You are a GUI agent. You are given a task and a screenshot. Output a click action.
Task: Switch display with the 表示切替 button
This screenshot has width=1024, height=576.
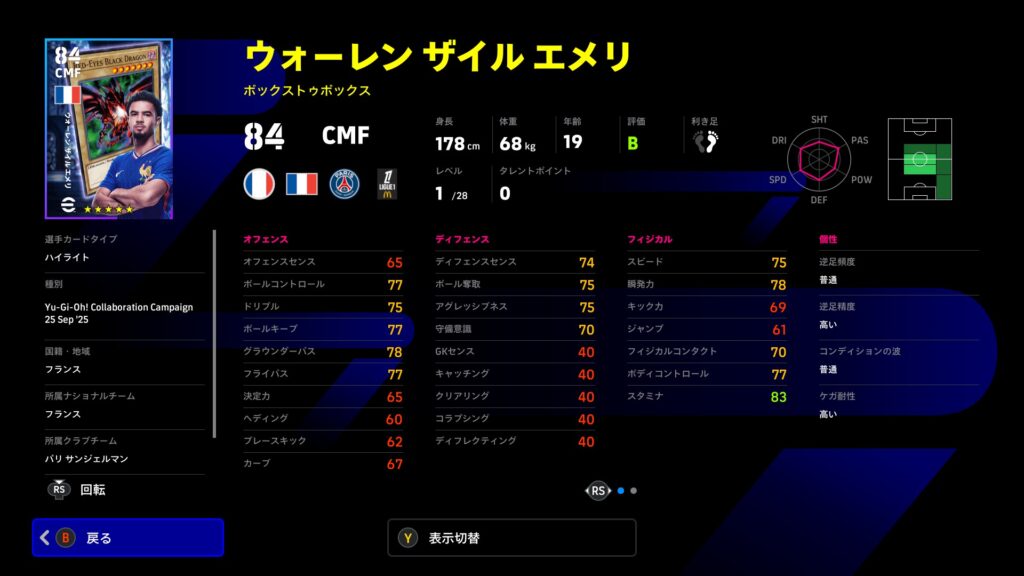click(x=511, y=537)
